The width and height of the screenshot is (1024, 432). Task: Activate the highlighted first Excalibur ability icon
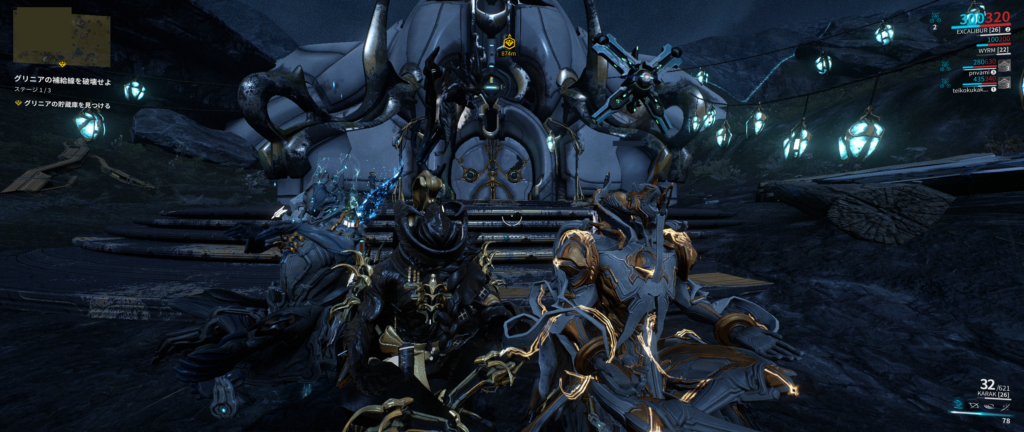click(x=959, y=405)
